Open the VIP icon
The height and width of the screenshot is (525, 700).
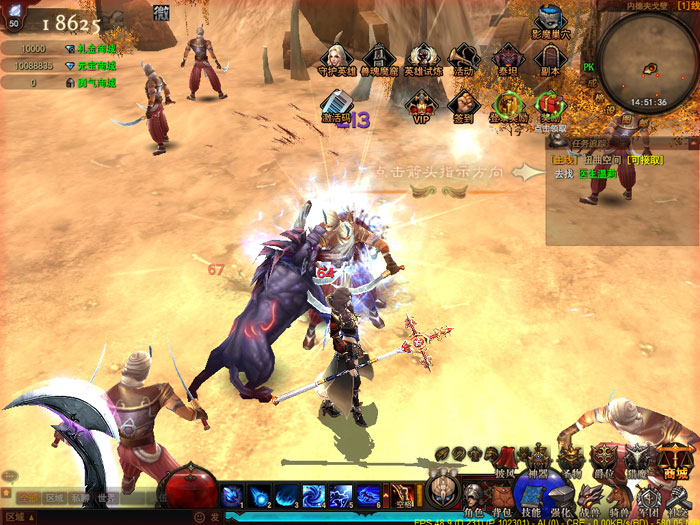click(421, 104)
